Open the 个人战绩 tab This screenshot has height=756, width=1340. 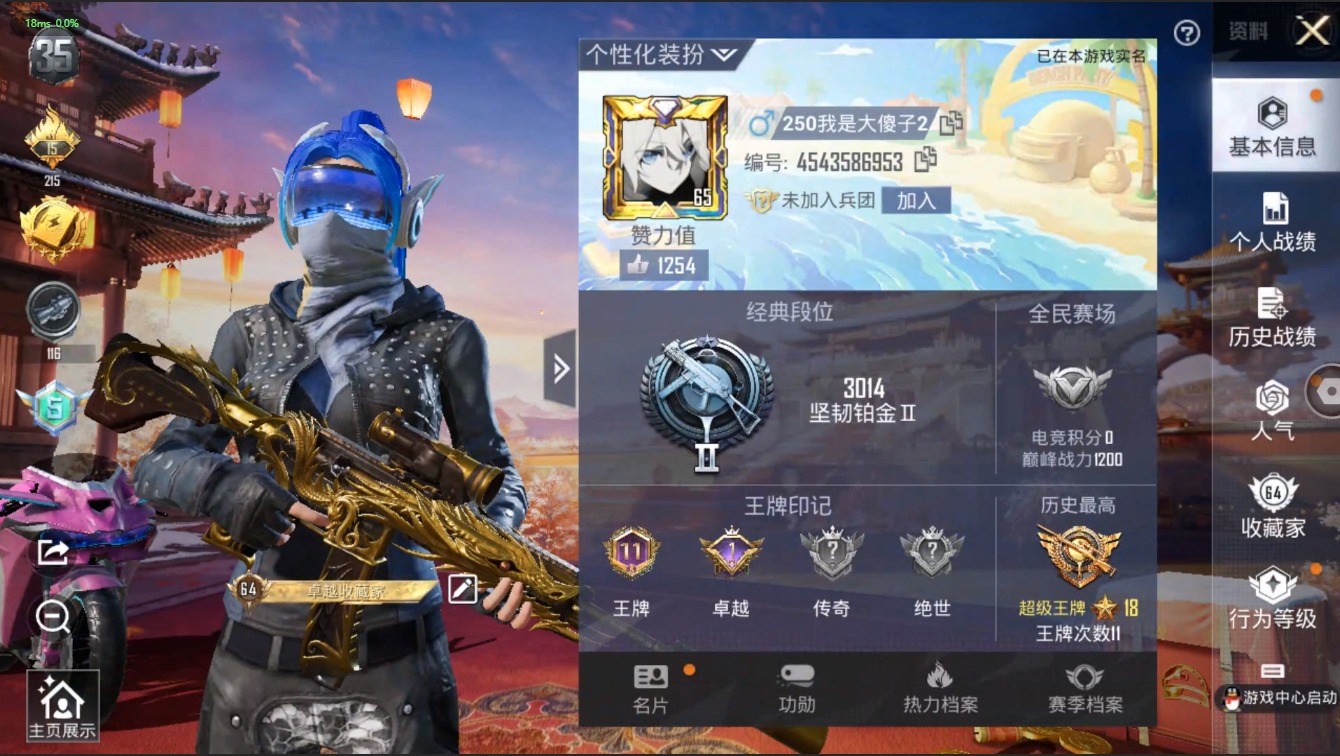click(x=1272, y=223)
